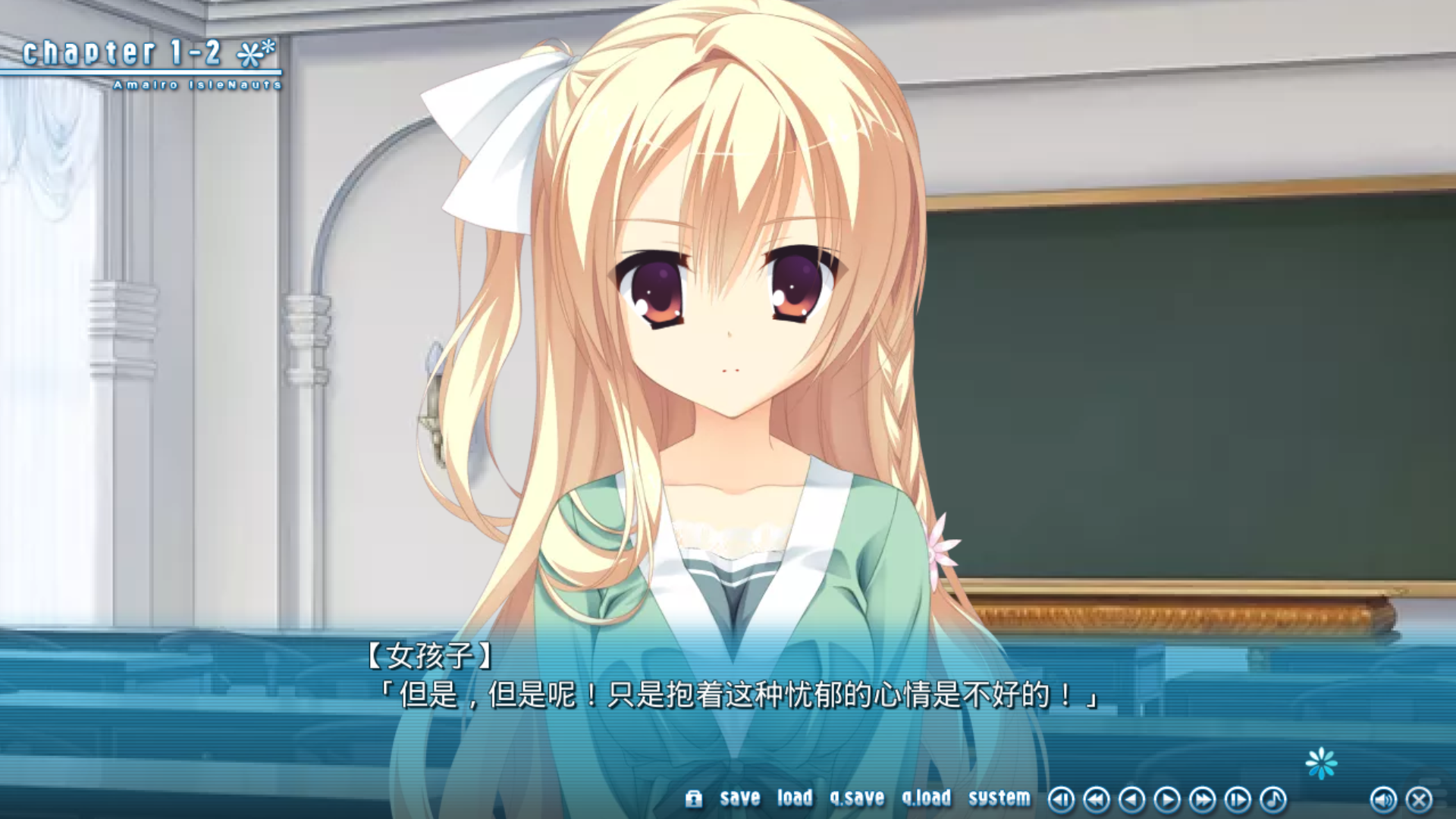The height and width of the screenshot is (819, 1456).
Task: Jump back with the bar-and-left-arrow button
Action: tap(1061, 799)
